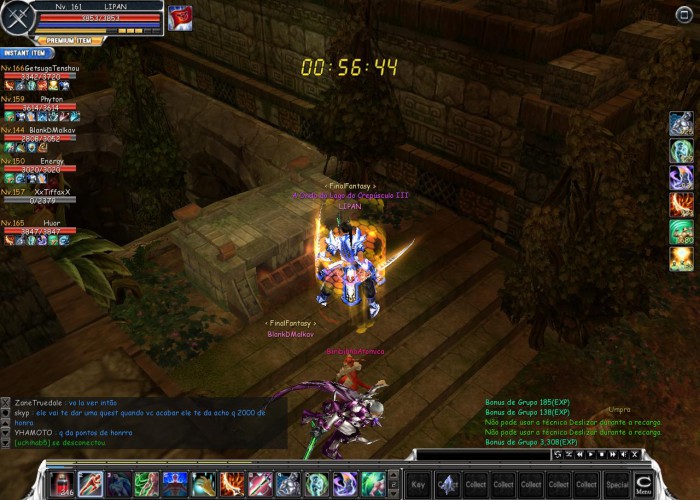Click the crossed blades buff icon on the right
Screen dimensions: 700x500
(x=682, y=205)
